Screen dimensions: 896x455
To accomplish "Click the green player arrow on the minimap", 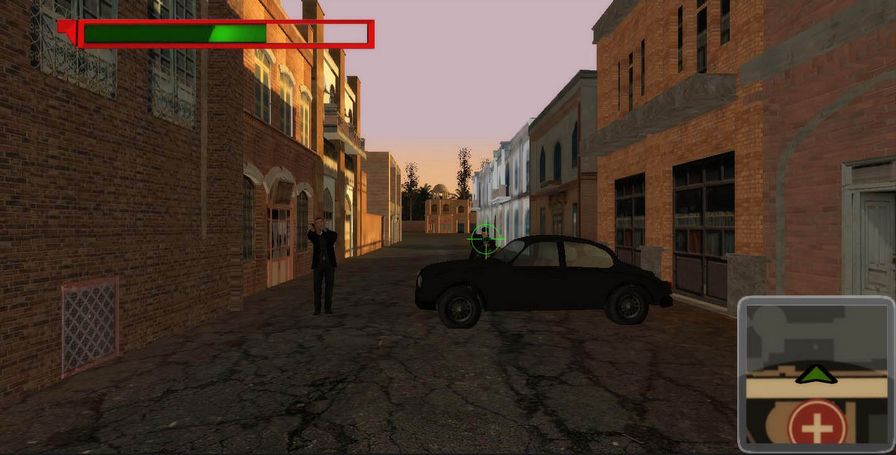I will 817,375.
